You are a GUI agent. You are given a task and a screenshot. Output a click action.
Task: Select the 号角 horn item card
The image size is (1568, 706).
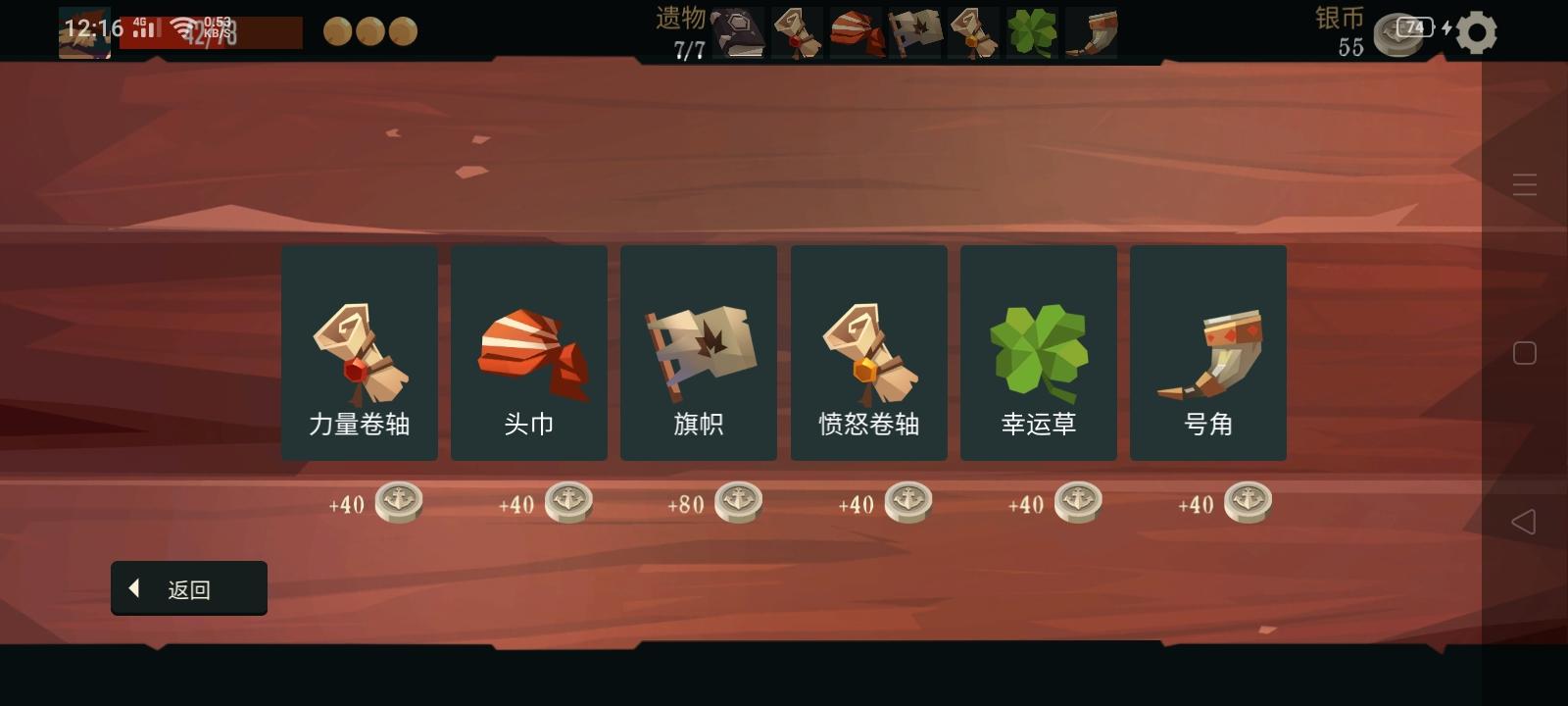[x=1208, y=352]
